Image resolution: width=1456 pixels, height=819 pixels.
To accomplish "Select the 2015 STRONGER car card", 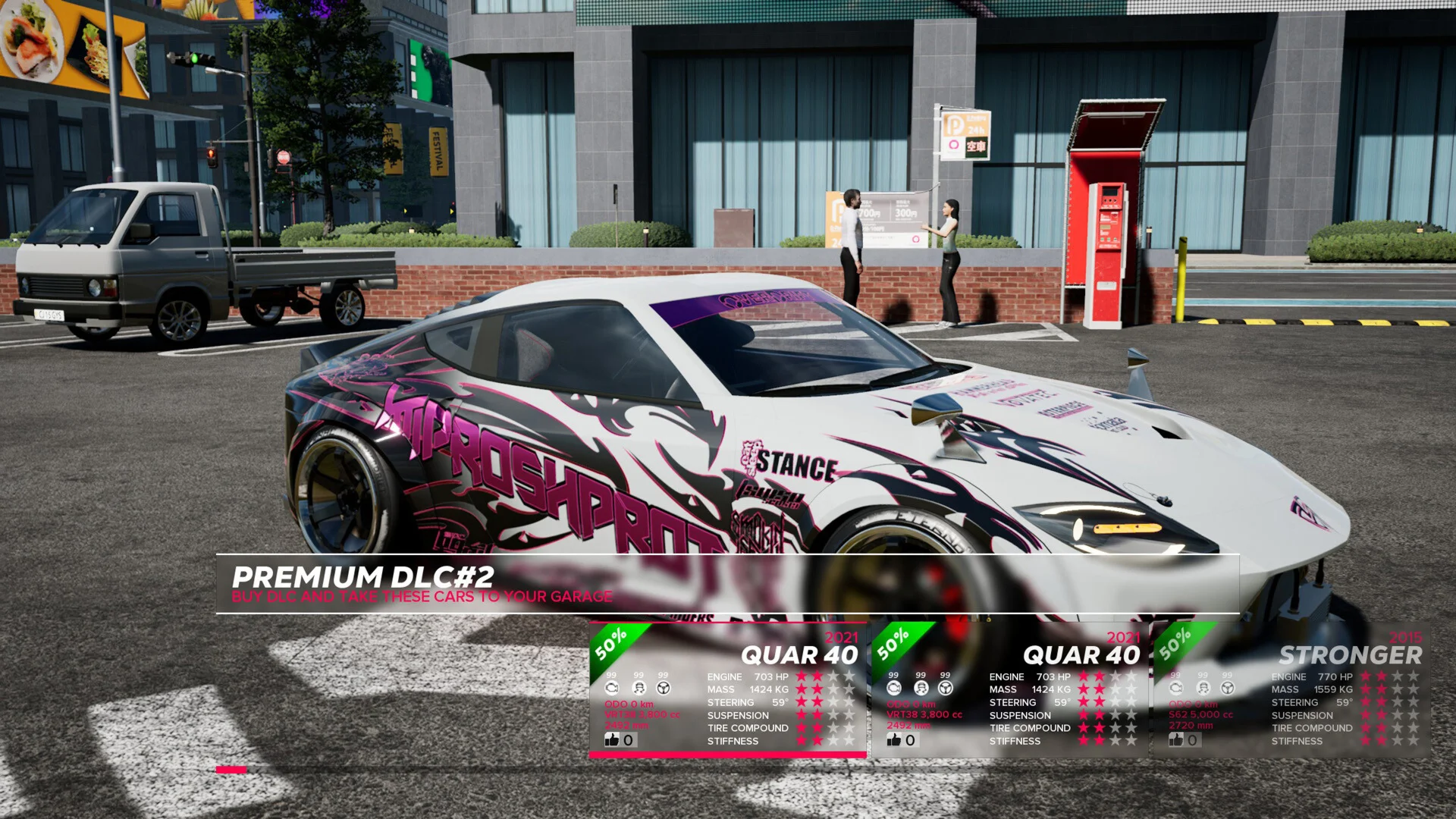I will point(1289,689).
